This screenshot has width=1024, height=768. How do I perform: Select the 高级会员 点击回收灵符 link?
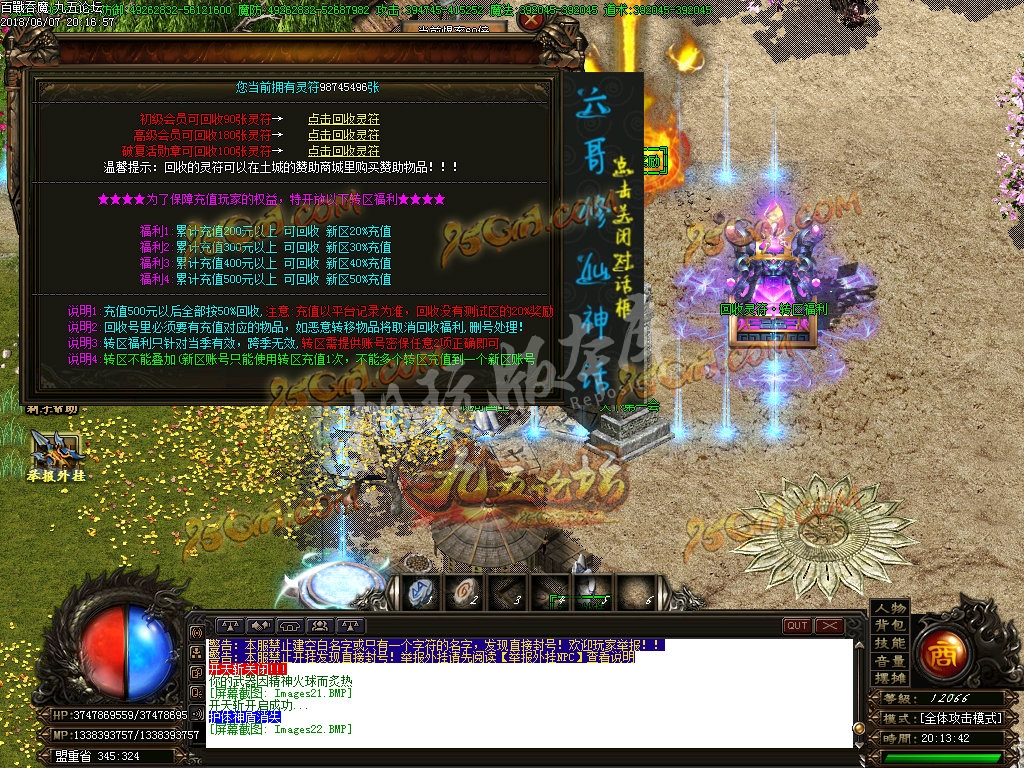tap(343, 135)
